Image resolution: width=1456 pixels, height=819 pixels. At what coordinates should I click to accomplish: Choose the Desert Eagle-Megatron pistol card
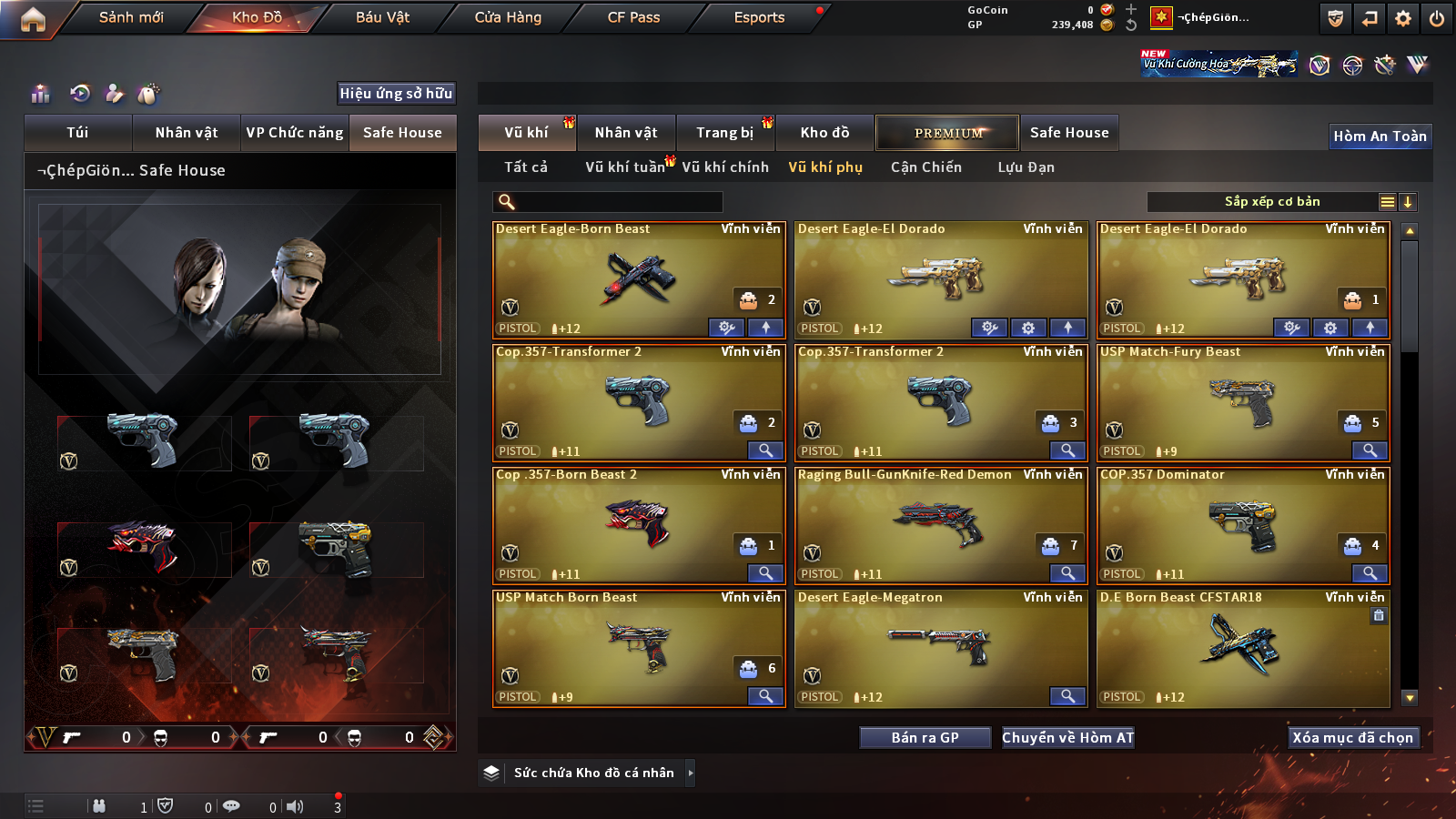pos(941,648)
